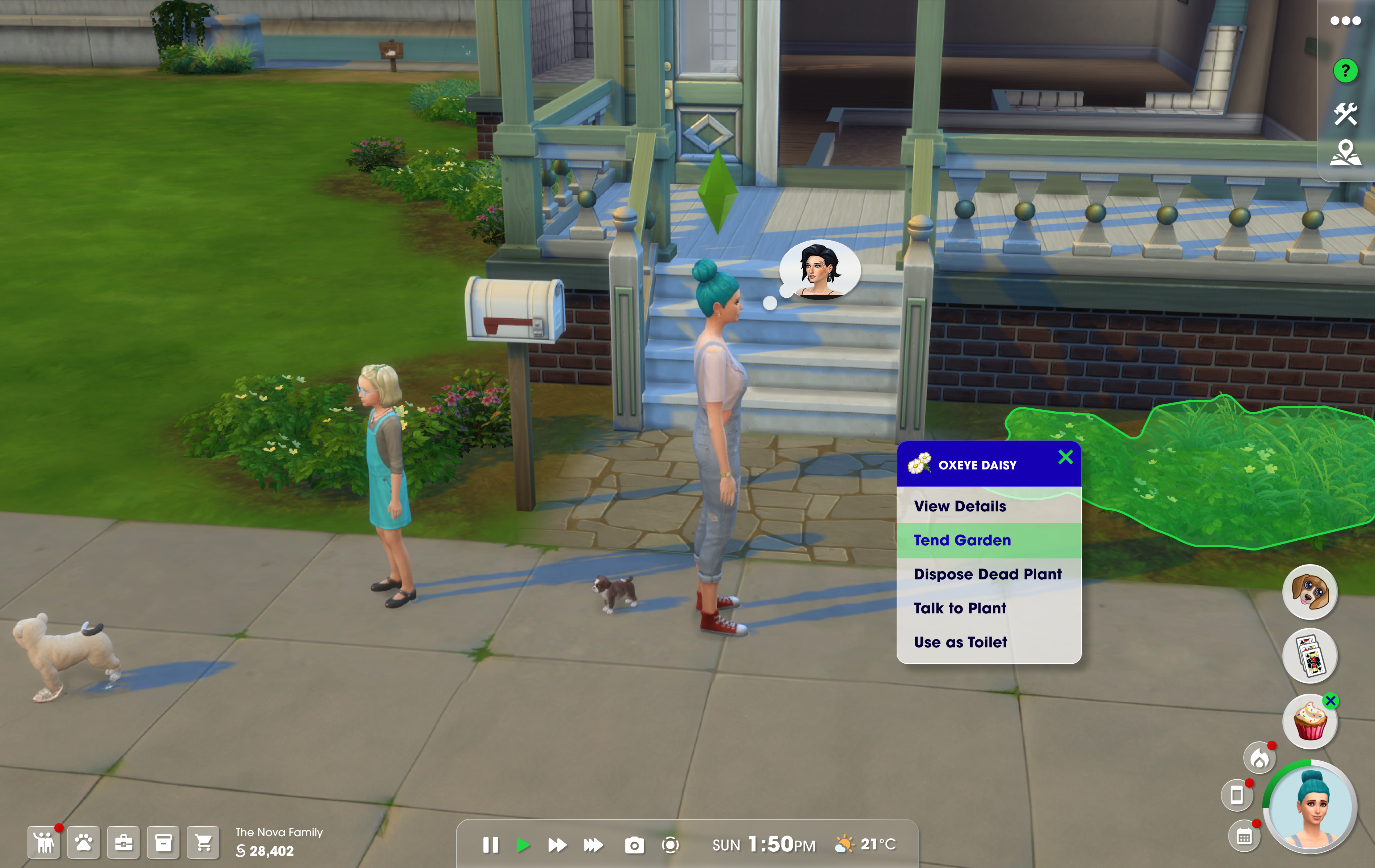Open the shopping cart icon
Screen dimensions: 1375x868
click(203, 842)
